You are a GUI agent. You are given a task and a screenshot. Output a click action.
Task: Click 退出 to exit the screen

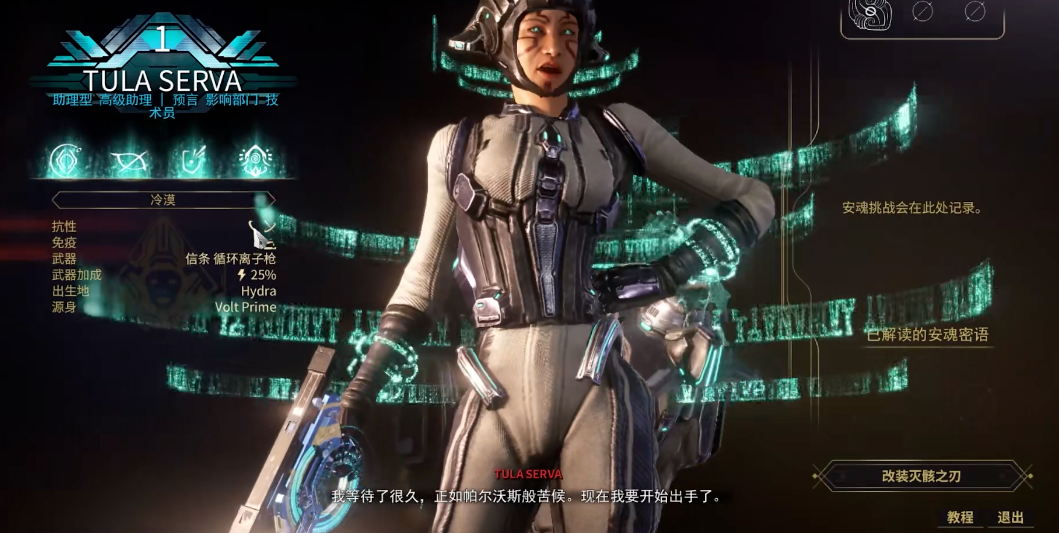pos(1011,517)
